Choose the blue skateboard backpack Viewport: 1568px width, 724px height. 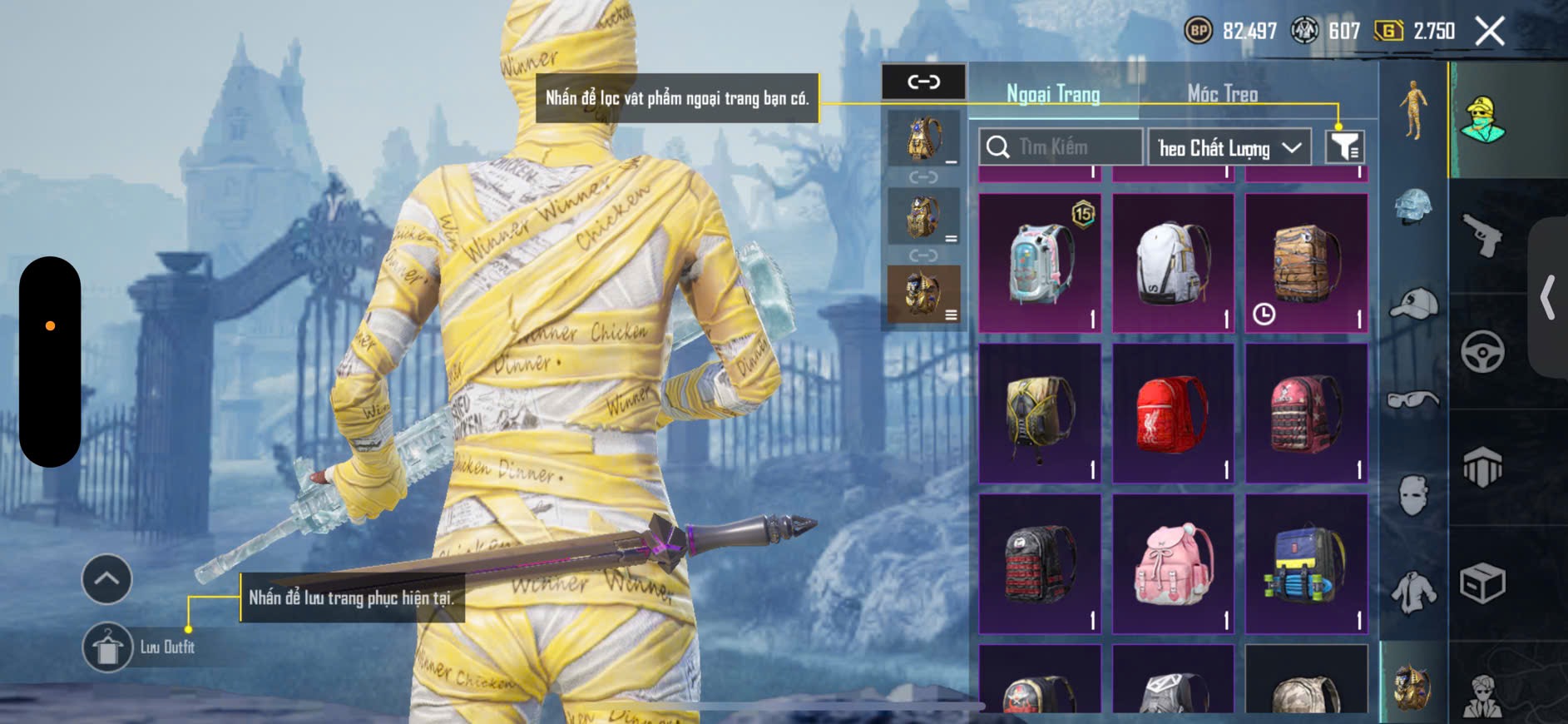click(x=1306, y=563)
